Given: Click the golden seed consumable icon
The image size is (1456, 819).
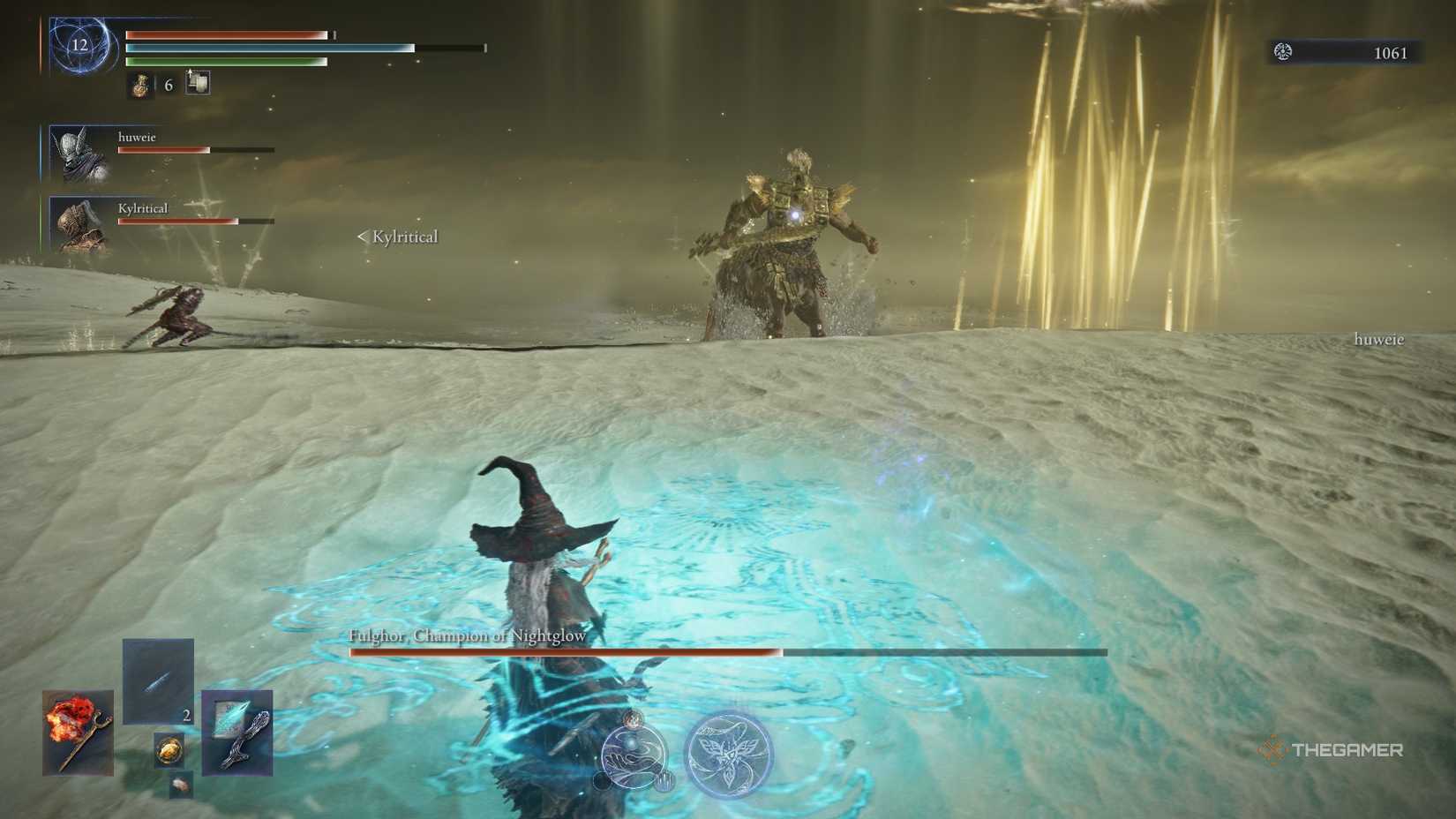Looking at the screenshot, I should click(x=169, y=751).
